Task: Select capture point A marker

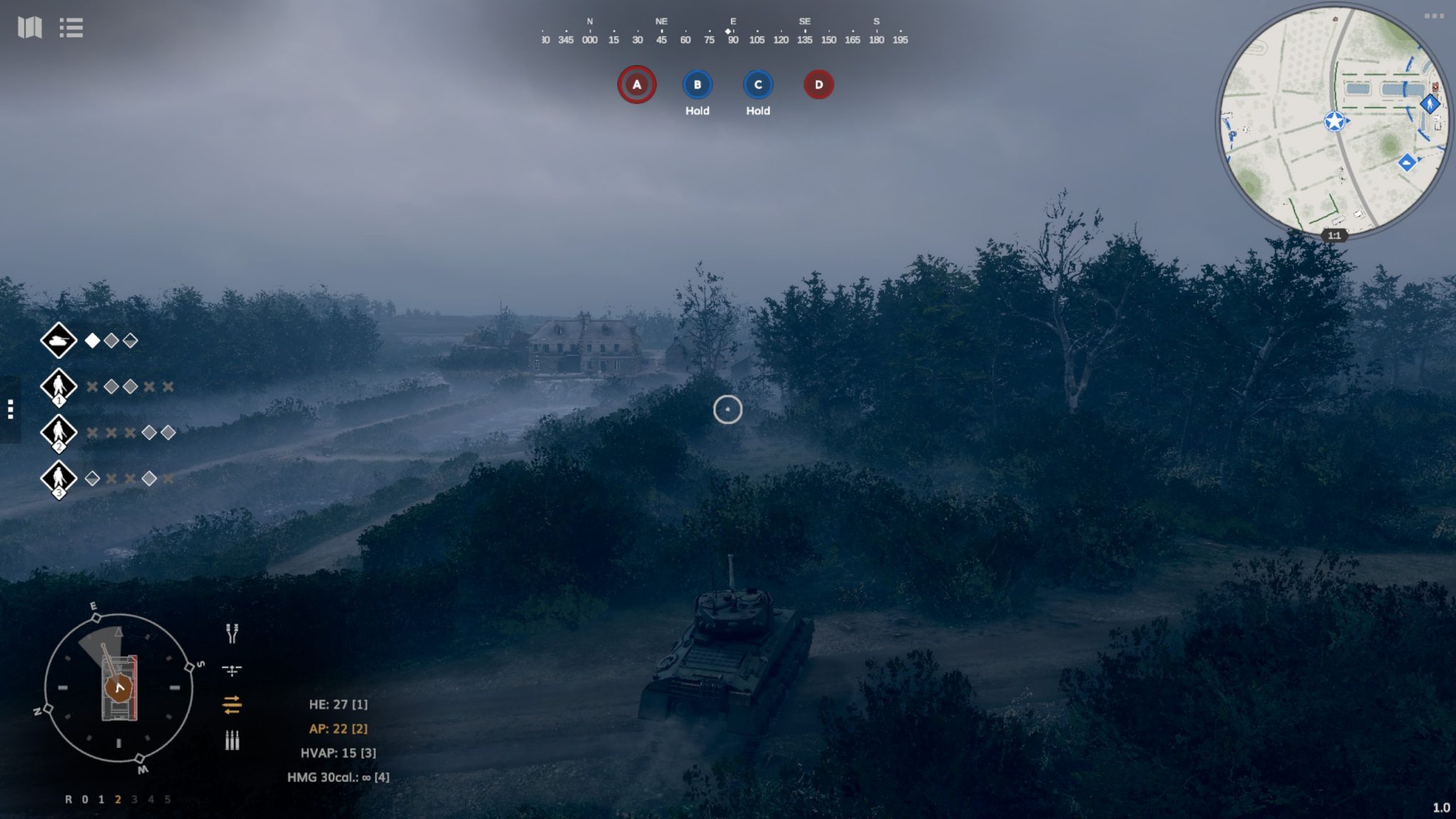Action: click(636, 85)
